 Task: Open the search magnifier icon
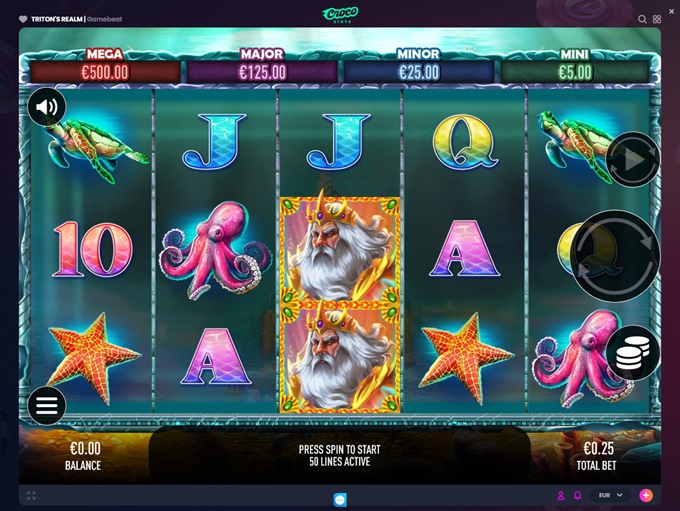(642, 19)
